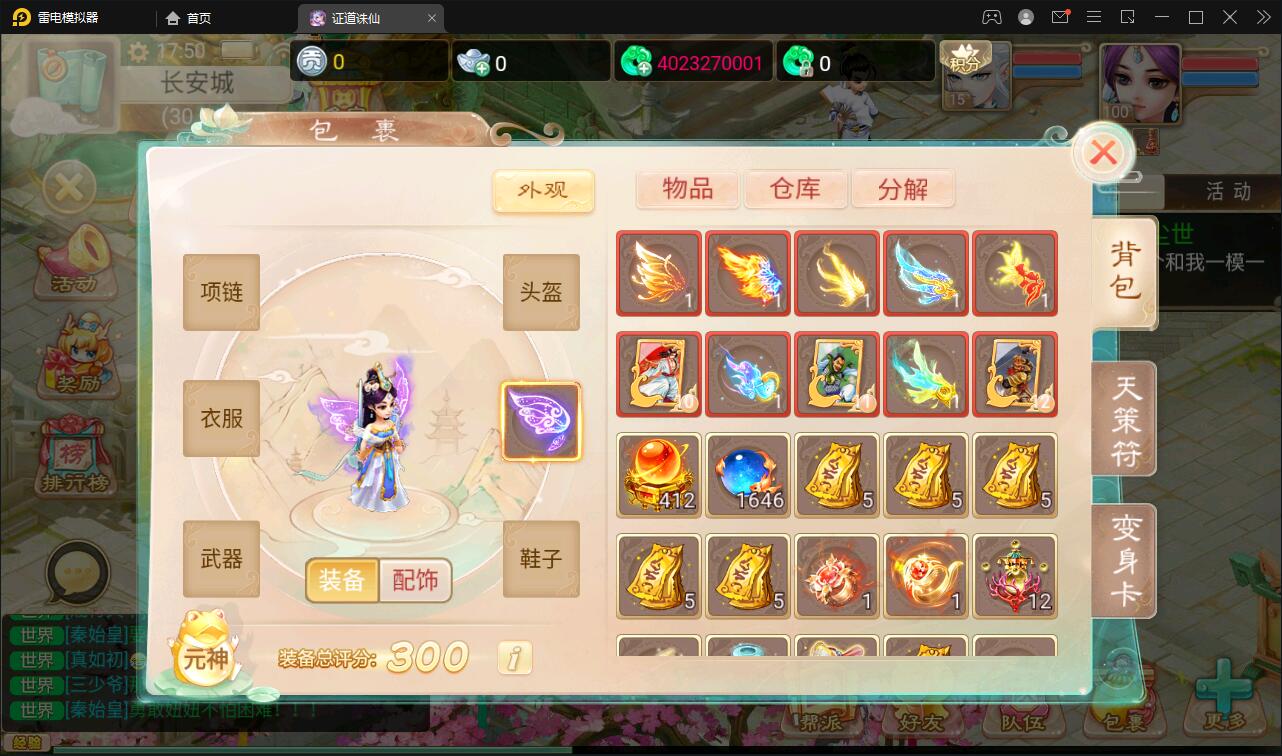Click the 头盔 helmet slot button
Viewport: 1282px width, 756px height.
click(541, 292)
